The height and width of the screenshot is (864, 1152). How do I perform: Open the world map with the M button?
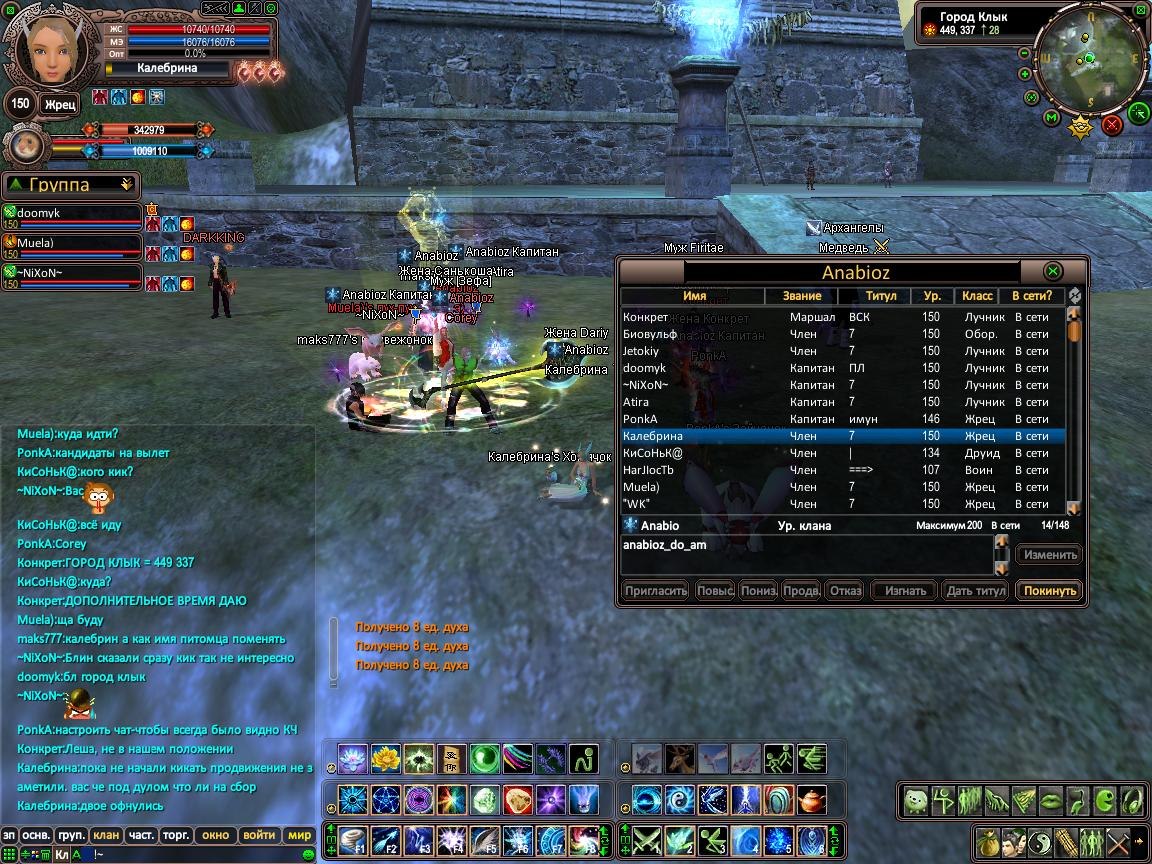tap(1051, 118)
